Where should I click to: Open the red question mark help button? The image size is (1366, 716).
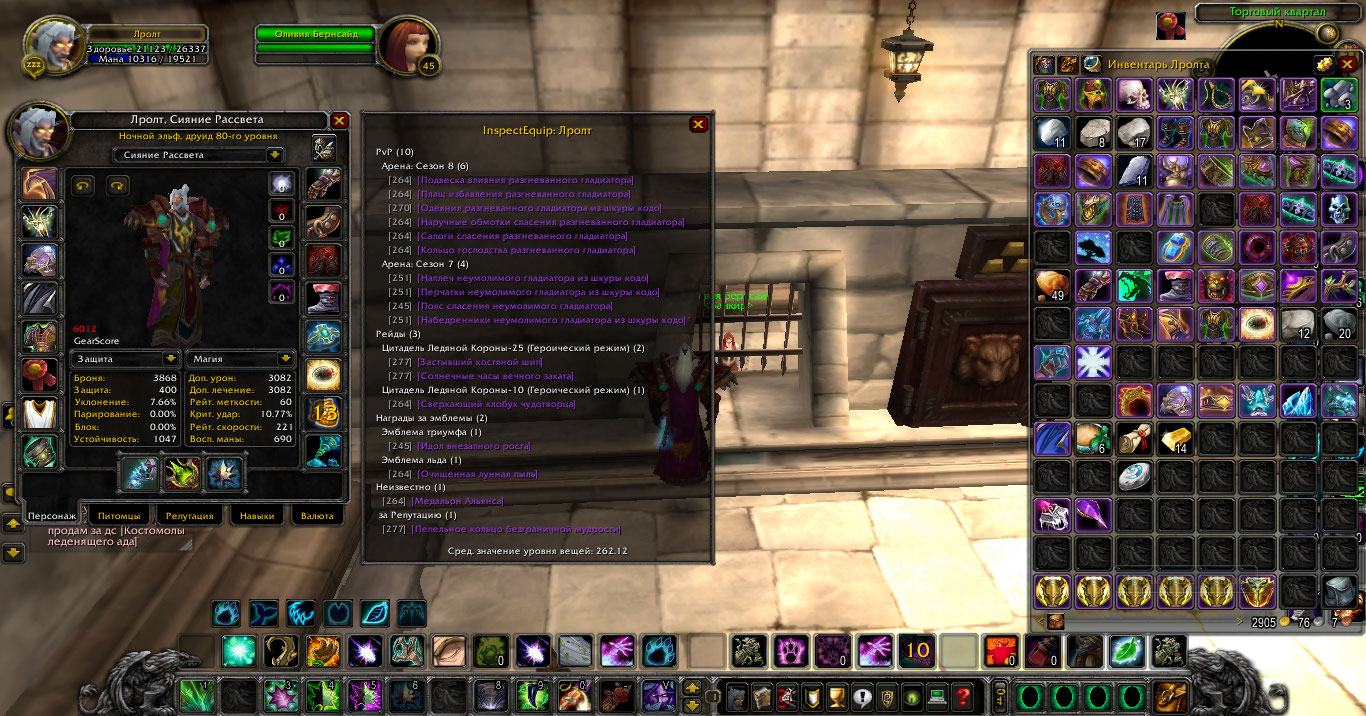click(x=962, y=695)
